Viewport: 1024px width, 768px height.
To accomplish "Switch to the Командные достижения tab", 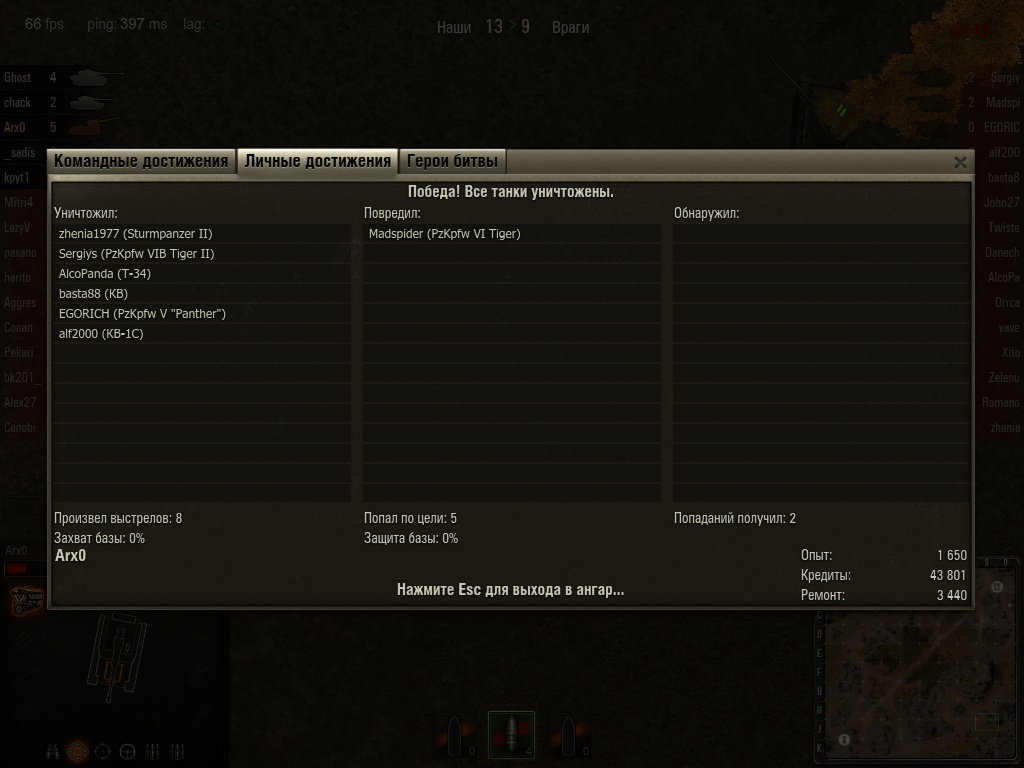I will point(141,161).
